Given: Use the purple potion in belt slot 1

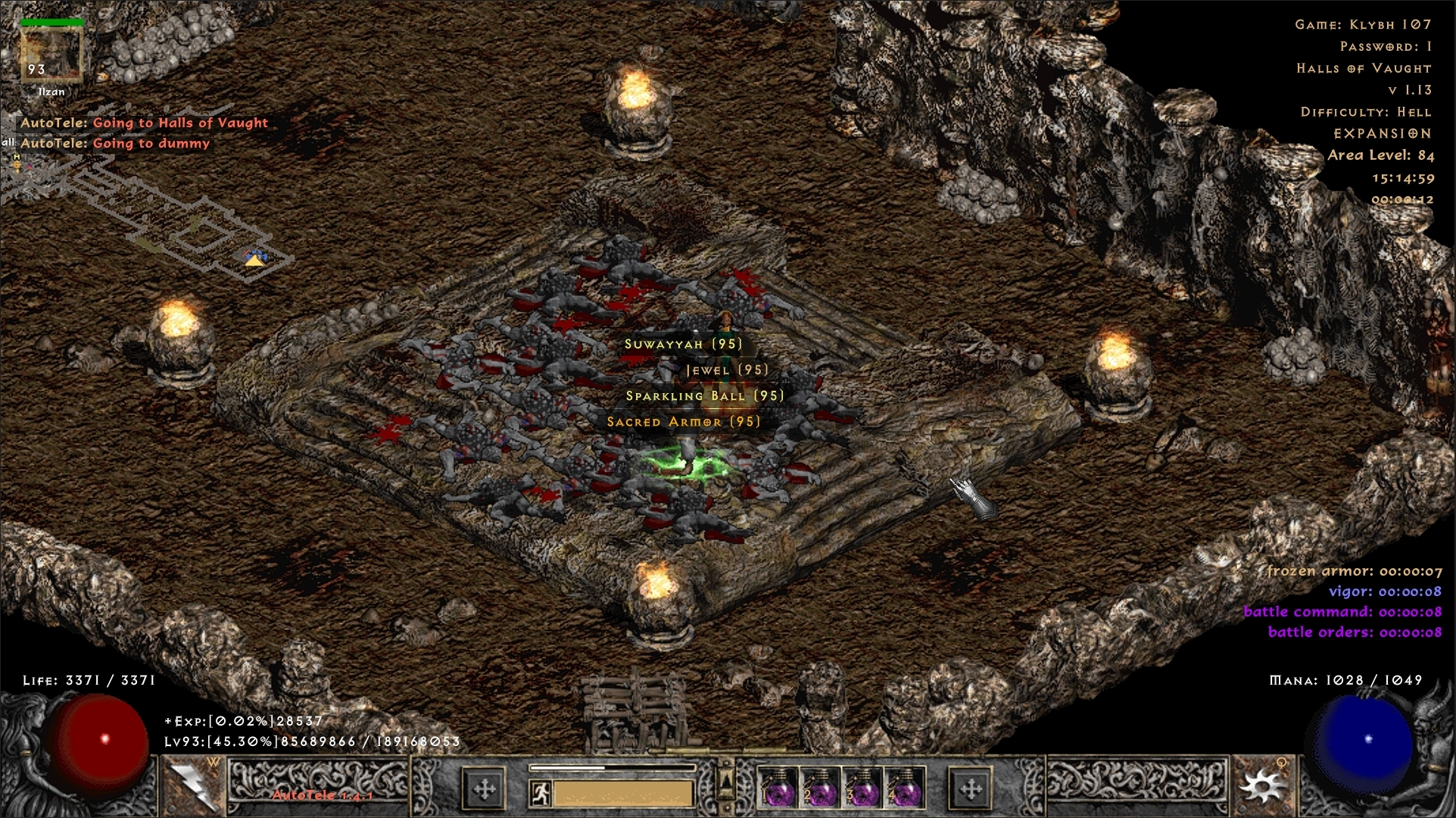Looking at the screenshot, I should 776,789.
